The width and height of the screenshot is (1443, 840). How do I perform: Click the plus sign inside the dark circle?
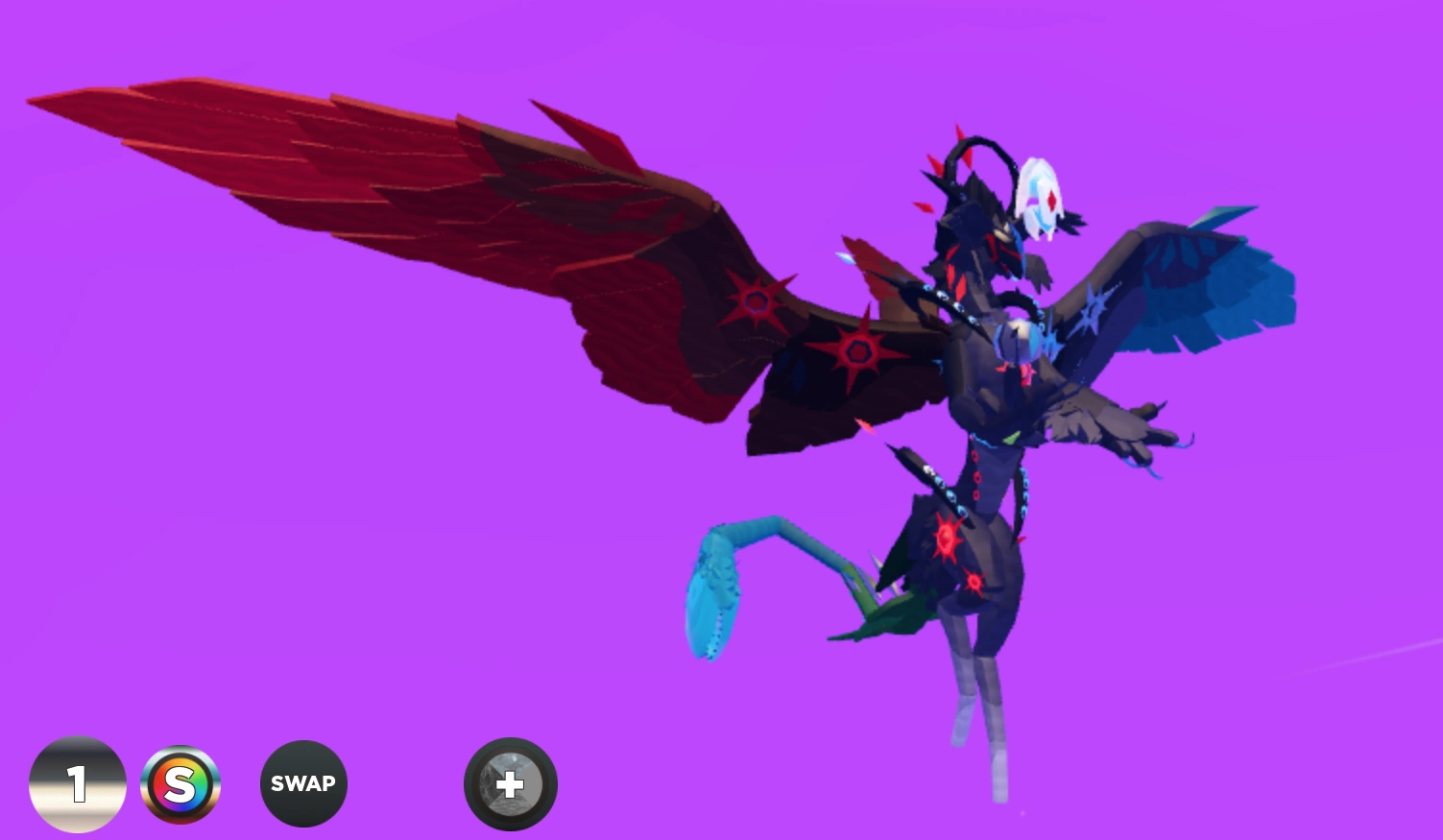[x=510, y=783]
